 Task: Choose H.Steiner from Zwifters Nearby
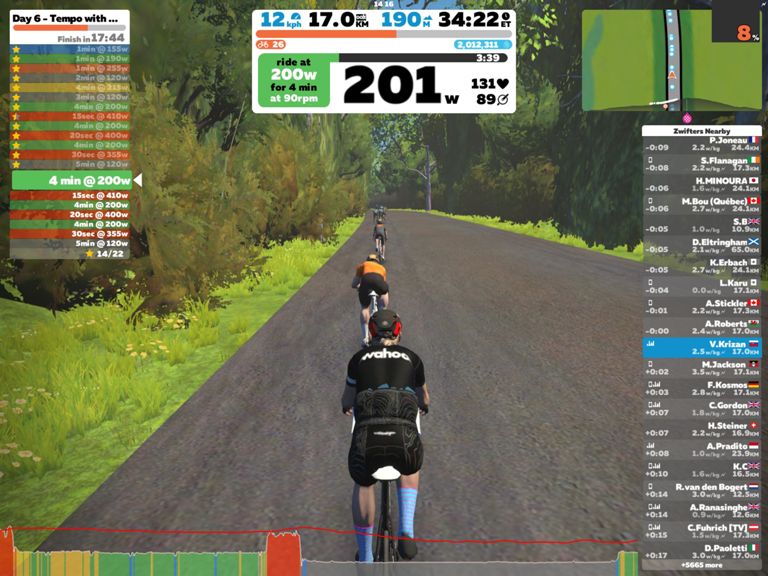click(x=702, y=430)
